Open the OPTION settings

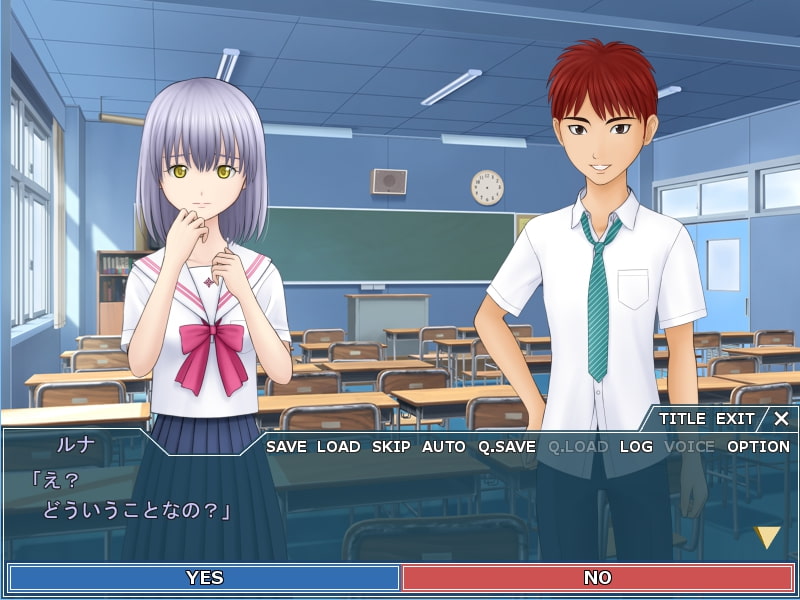pyautogui.click(x=758, y=447)
